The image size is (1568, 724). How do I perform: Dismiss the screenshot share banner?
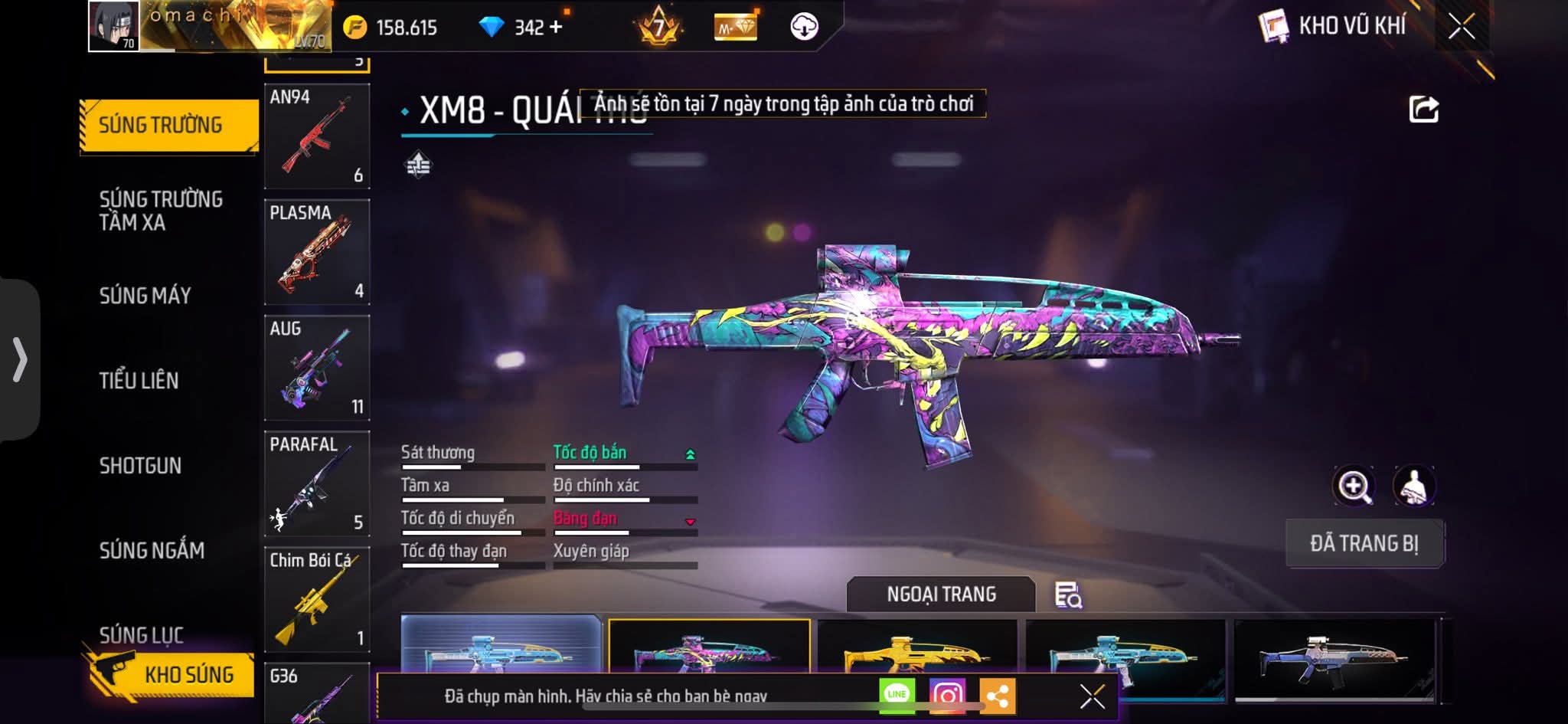pyautogui.click(x=1092, y=696)
